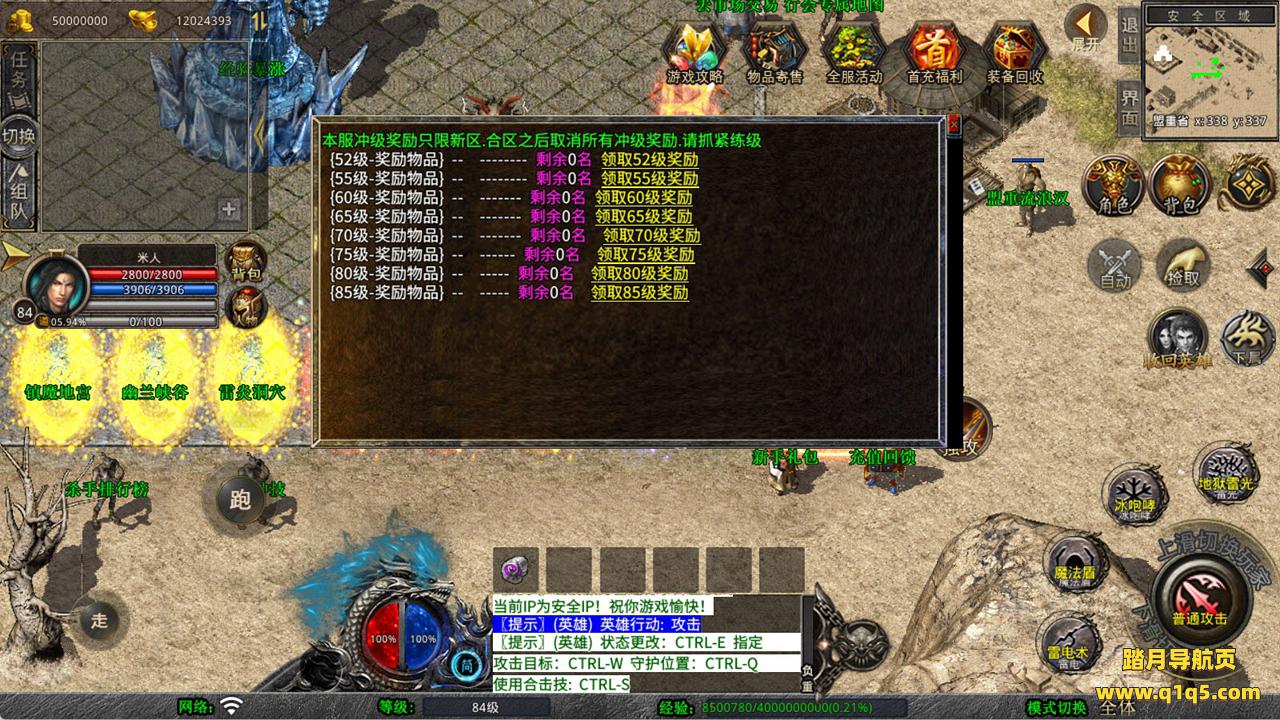The image size is (1280, 720).
Task: Claim the level 52 reward link
Action: pyautogui.click(x=649, y=160)
